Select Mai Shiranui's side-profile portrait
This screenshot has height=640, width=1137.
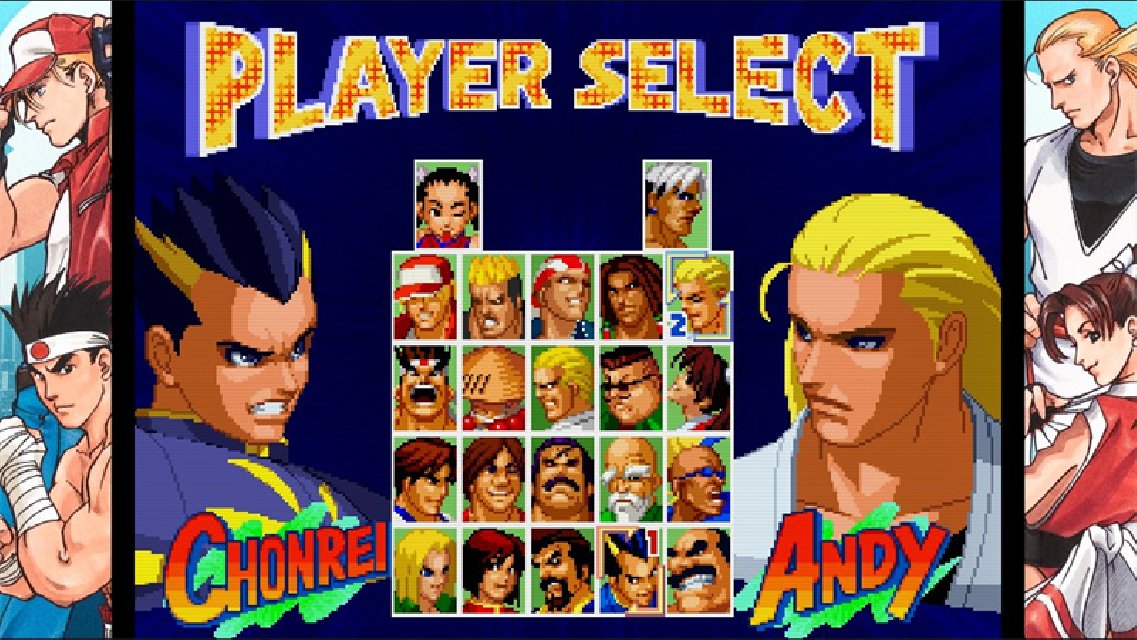pos(698,387)
